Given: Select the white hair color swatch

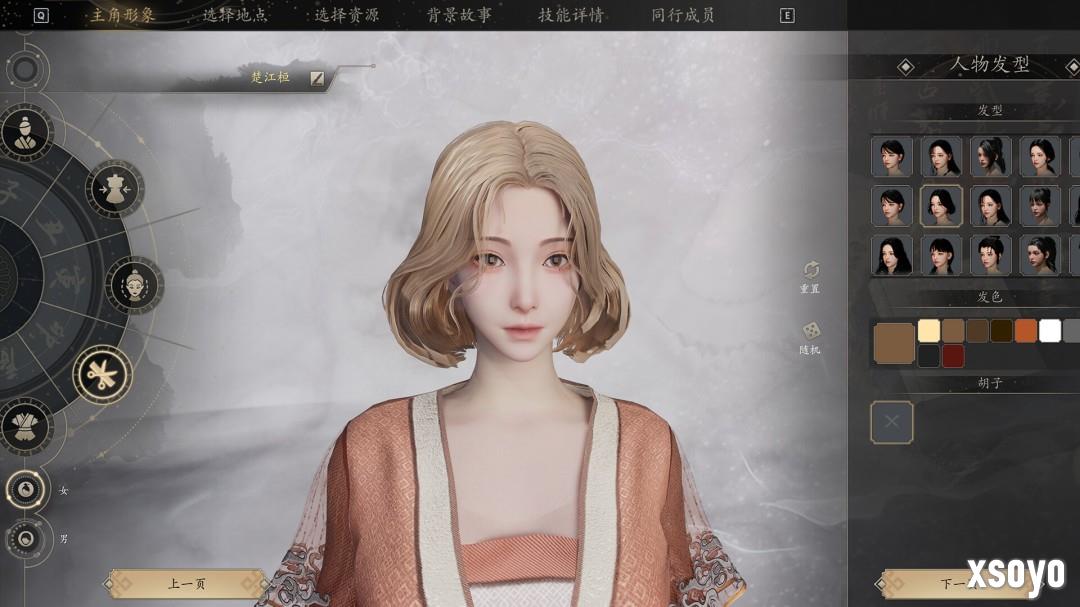Looking at the screenshot, I should tap(1050, 331).
